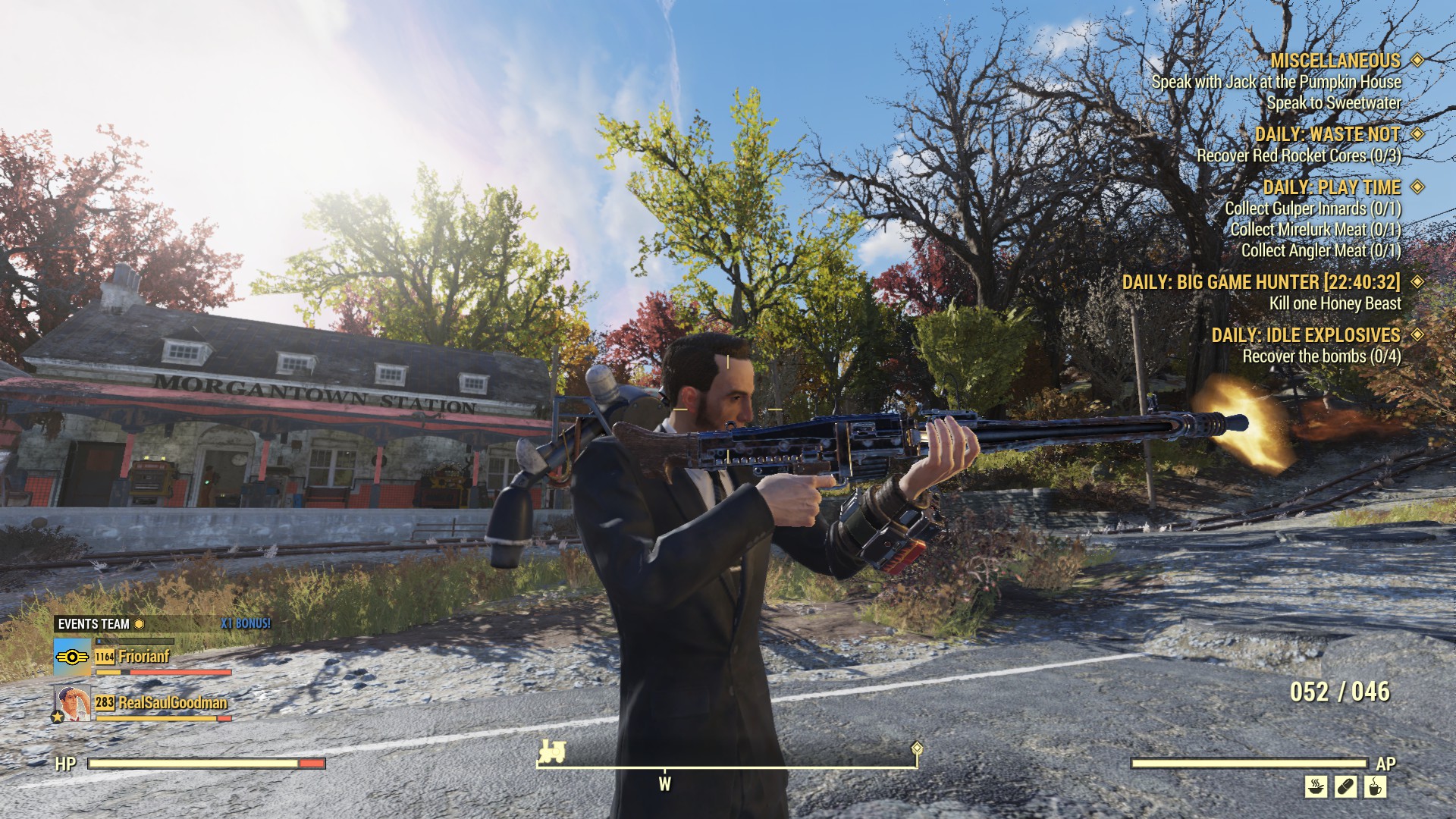Screen dimensions: 1456x819
Task: Click the steaming bowl status effect icon
Action: pos(1316,786)
